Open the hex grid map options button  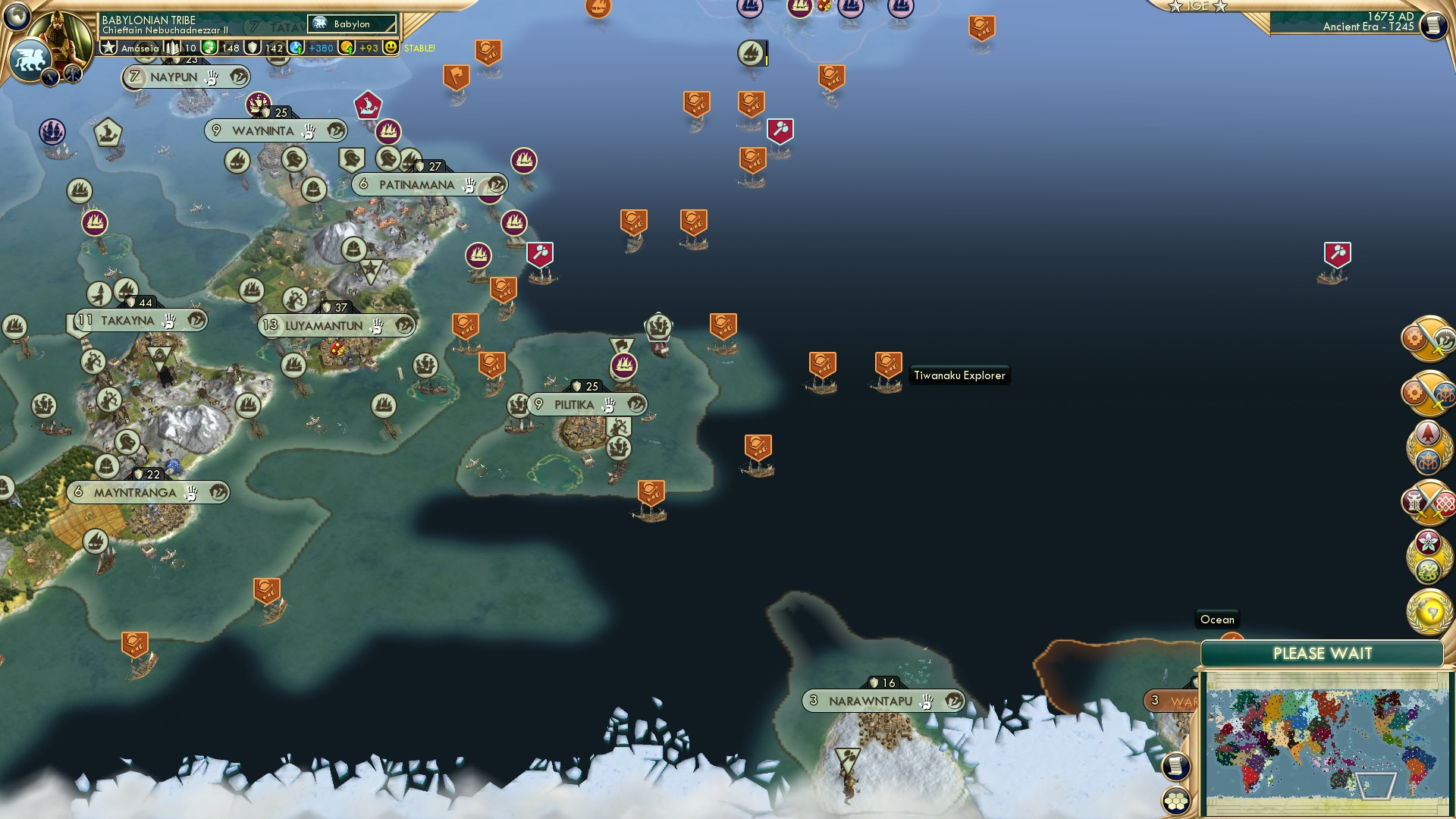pos(1176,801)
